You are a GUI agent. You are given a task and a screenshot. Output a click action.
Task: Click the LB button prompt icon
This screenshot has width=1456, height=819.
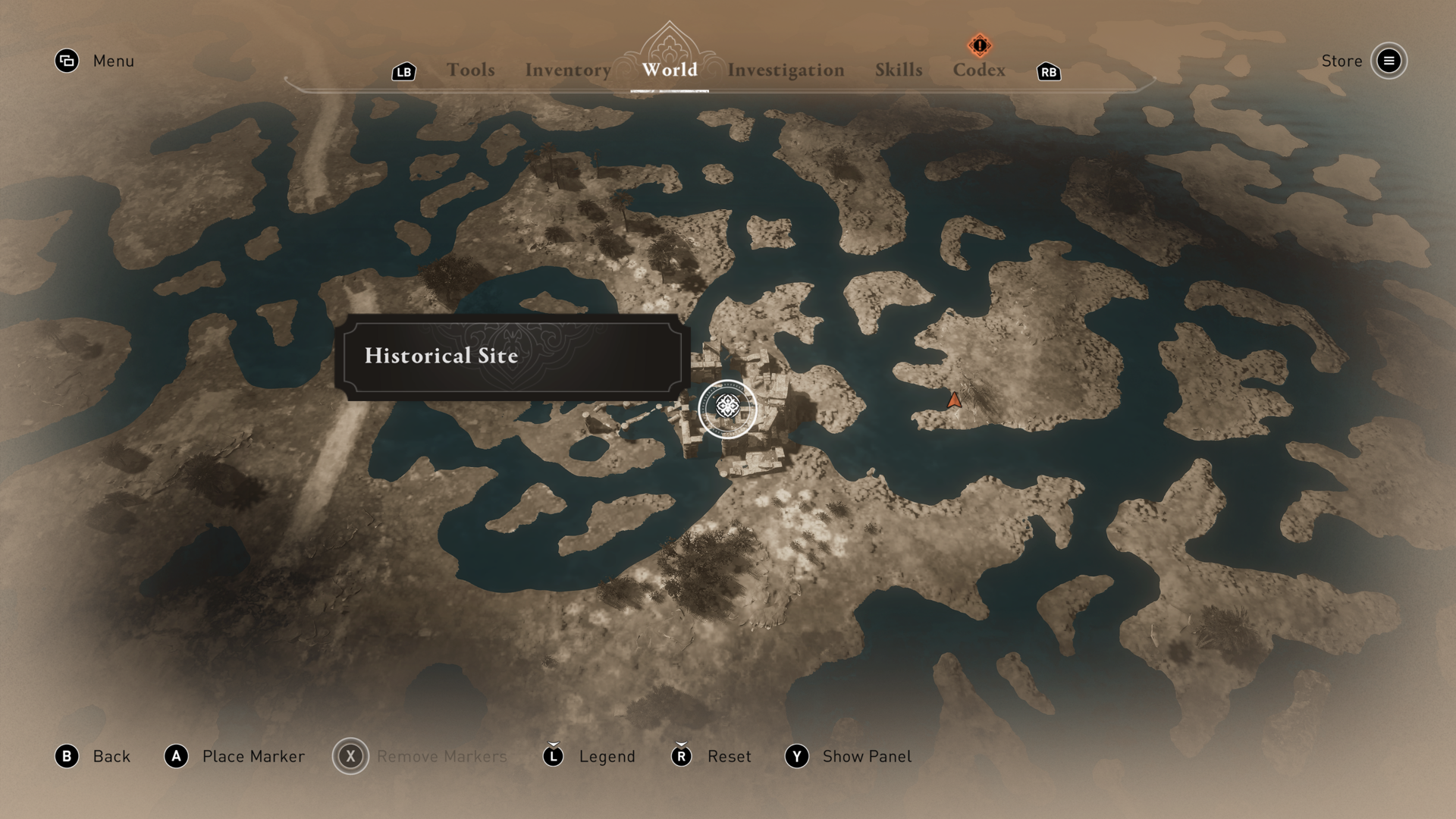[403, 71]
